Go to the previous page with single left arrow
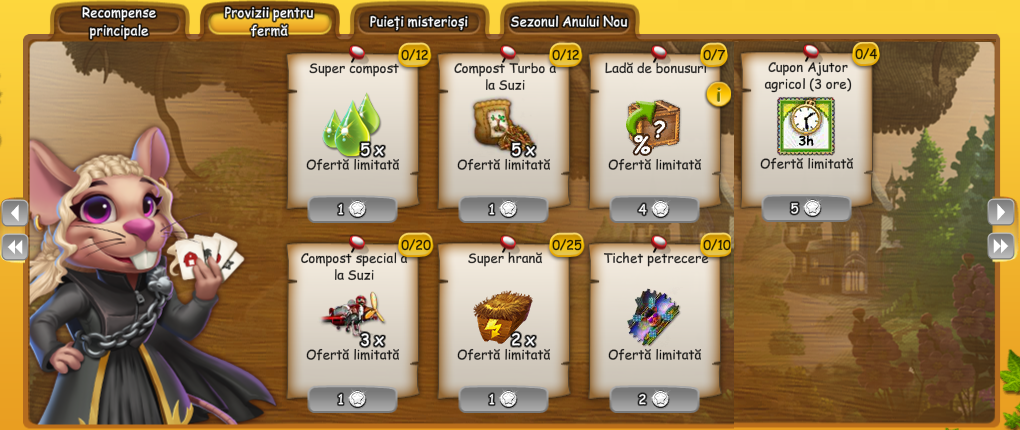The image size is (1020, 430). (x=15, y=212)
